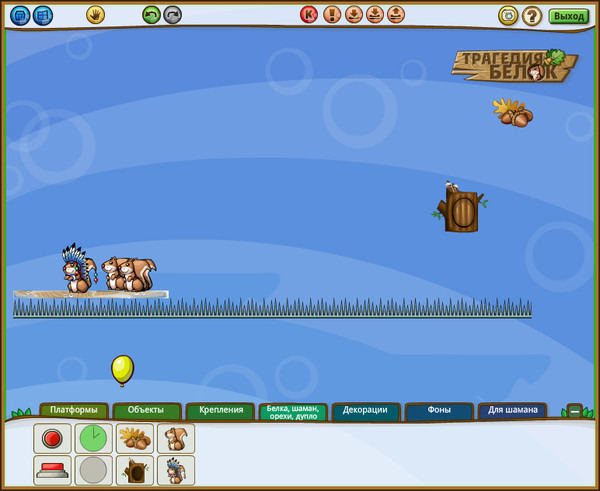Select the yellow hand tool
600x491 pixels.
(x=95, y=15)
